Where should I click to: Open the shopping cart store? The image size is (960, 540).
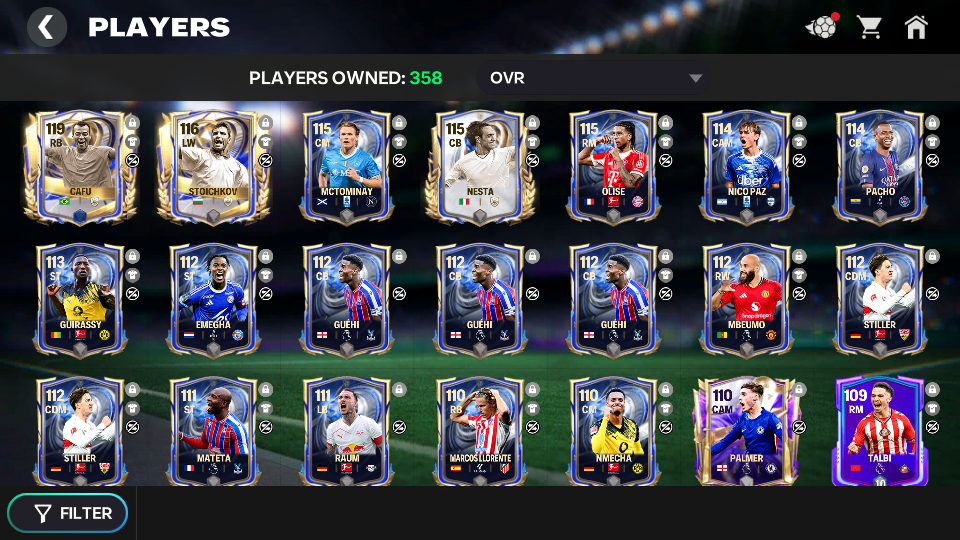coord(869,27)
